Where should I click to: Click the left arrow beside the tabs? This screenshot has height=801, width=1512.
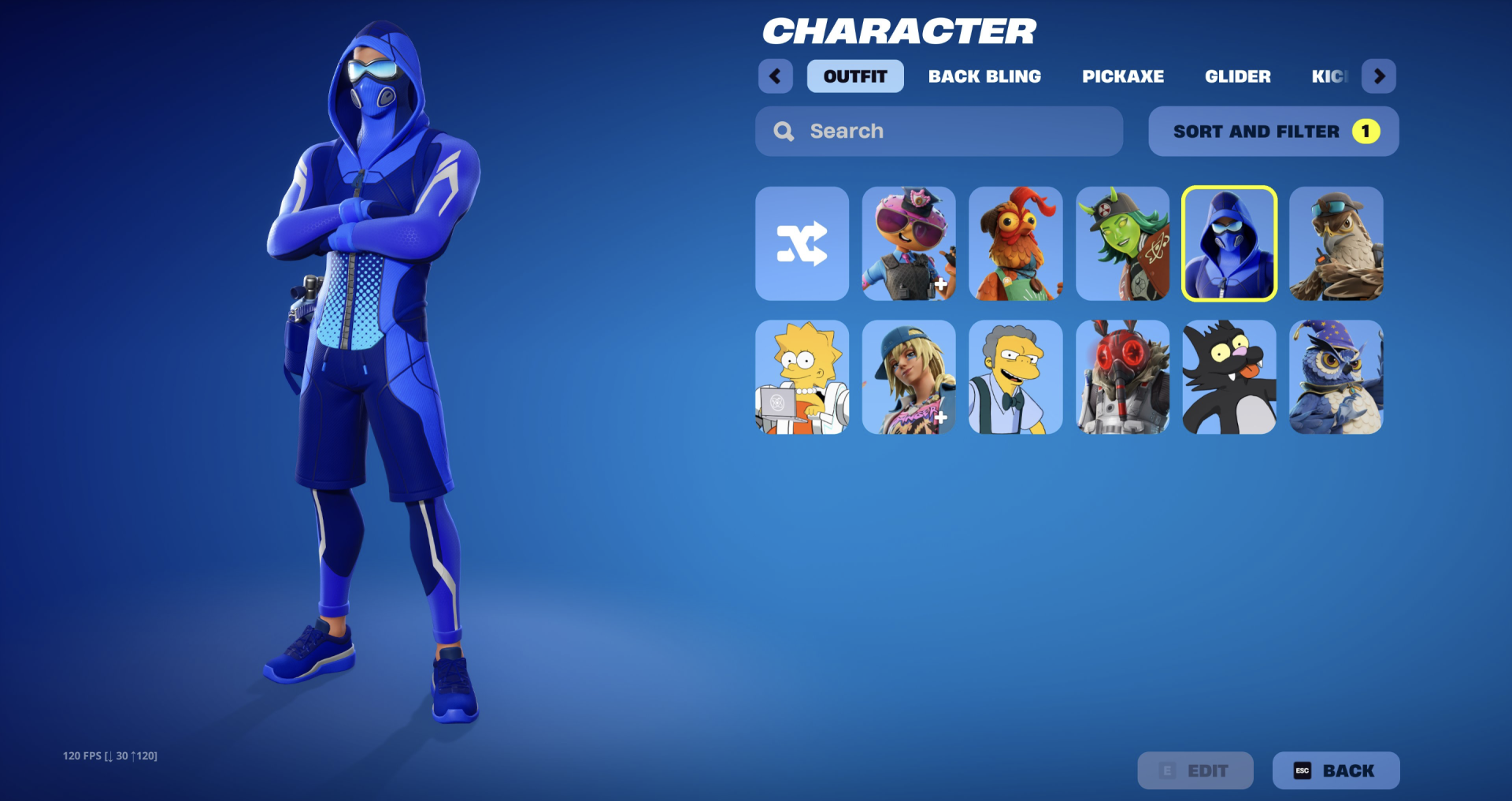coord(775,76)
